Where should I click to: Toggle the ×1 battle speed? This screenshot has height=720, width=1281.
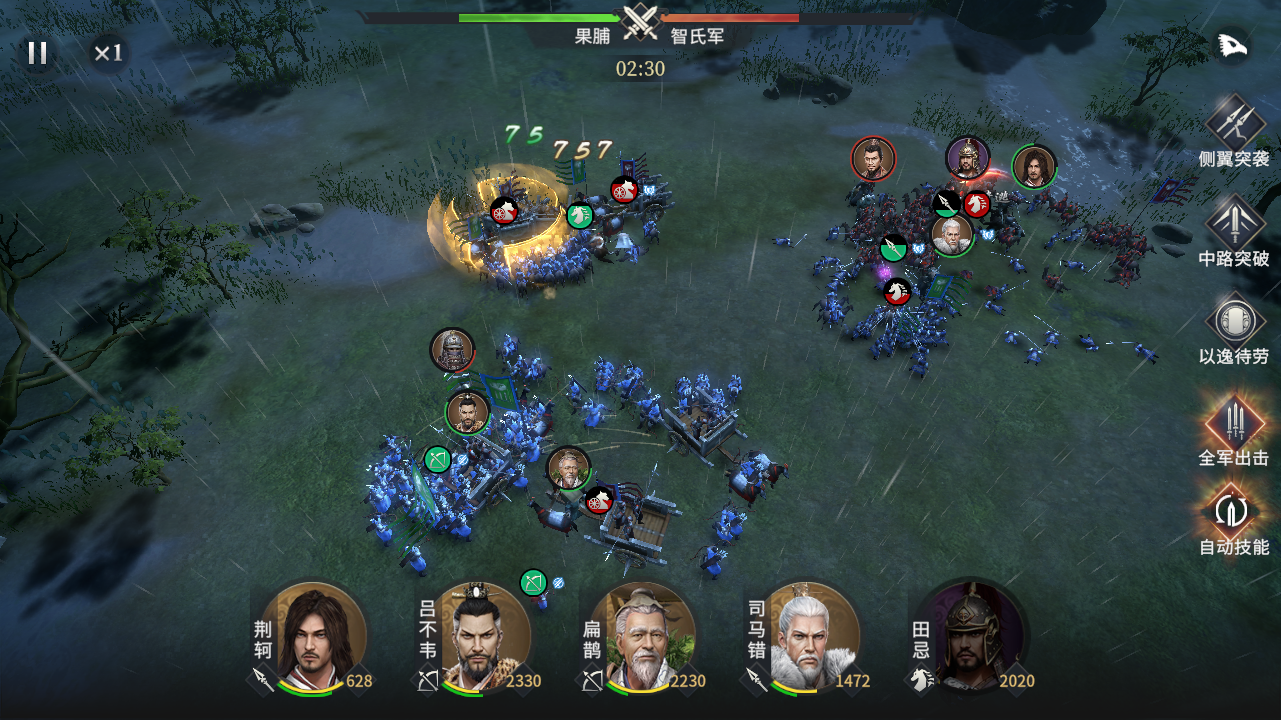108,53
